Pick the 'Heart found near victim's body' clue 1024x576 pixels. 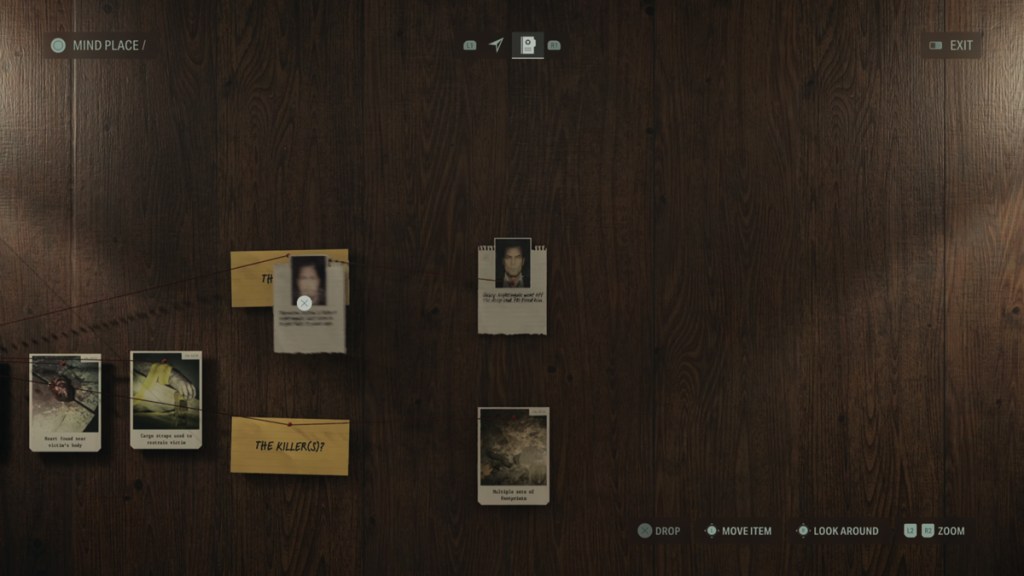coord(65,402)
